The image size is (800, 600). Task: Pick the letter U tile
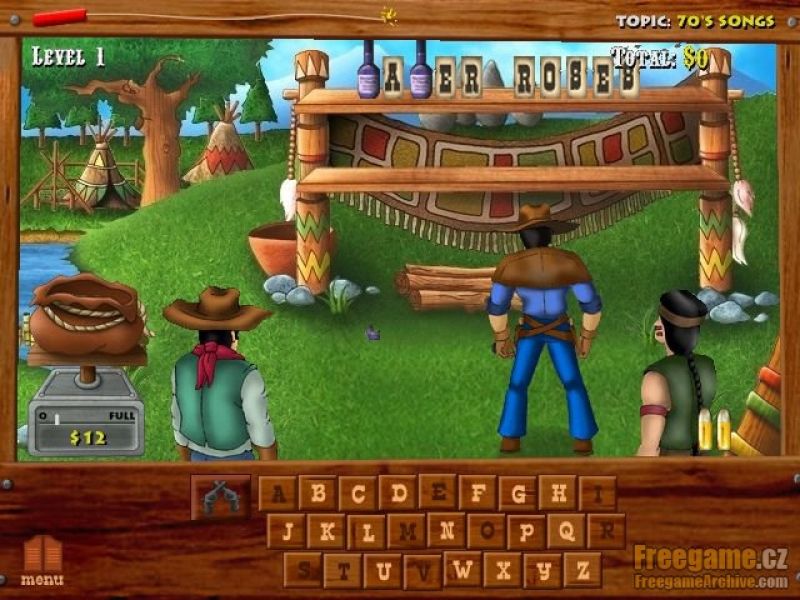click(383, 570)
